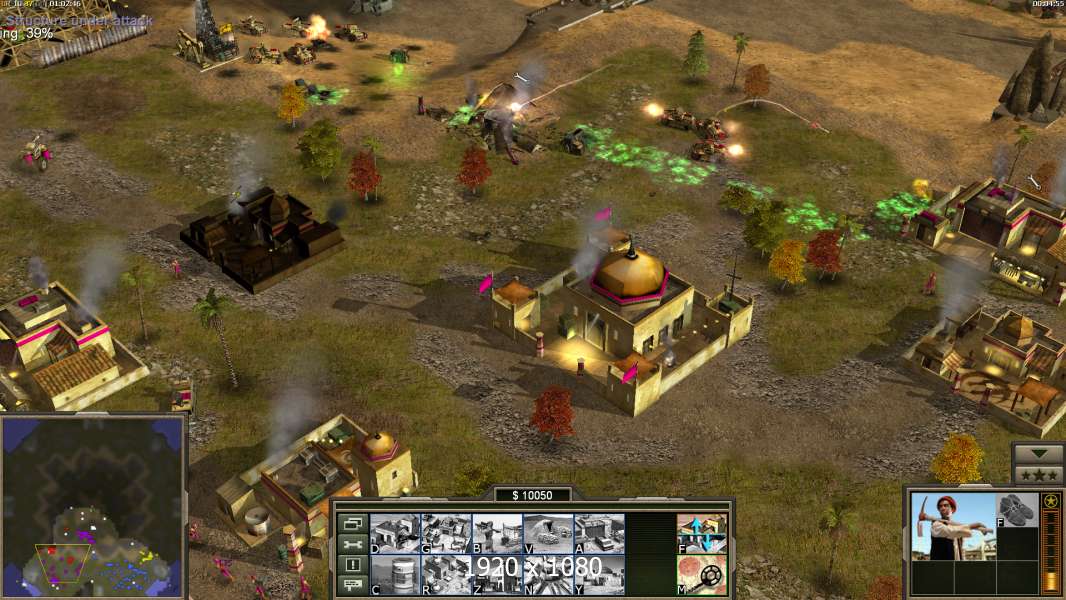Select the tunnel mound build icon V

click(x=548, y=533)
